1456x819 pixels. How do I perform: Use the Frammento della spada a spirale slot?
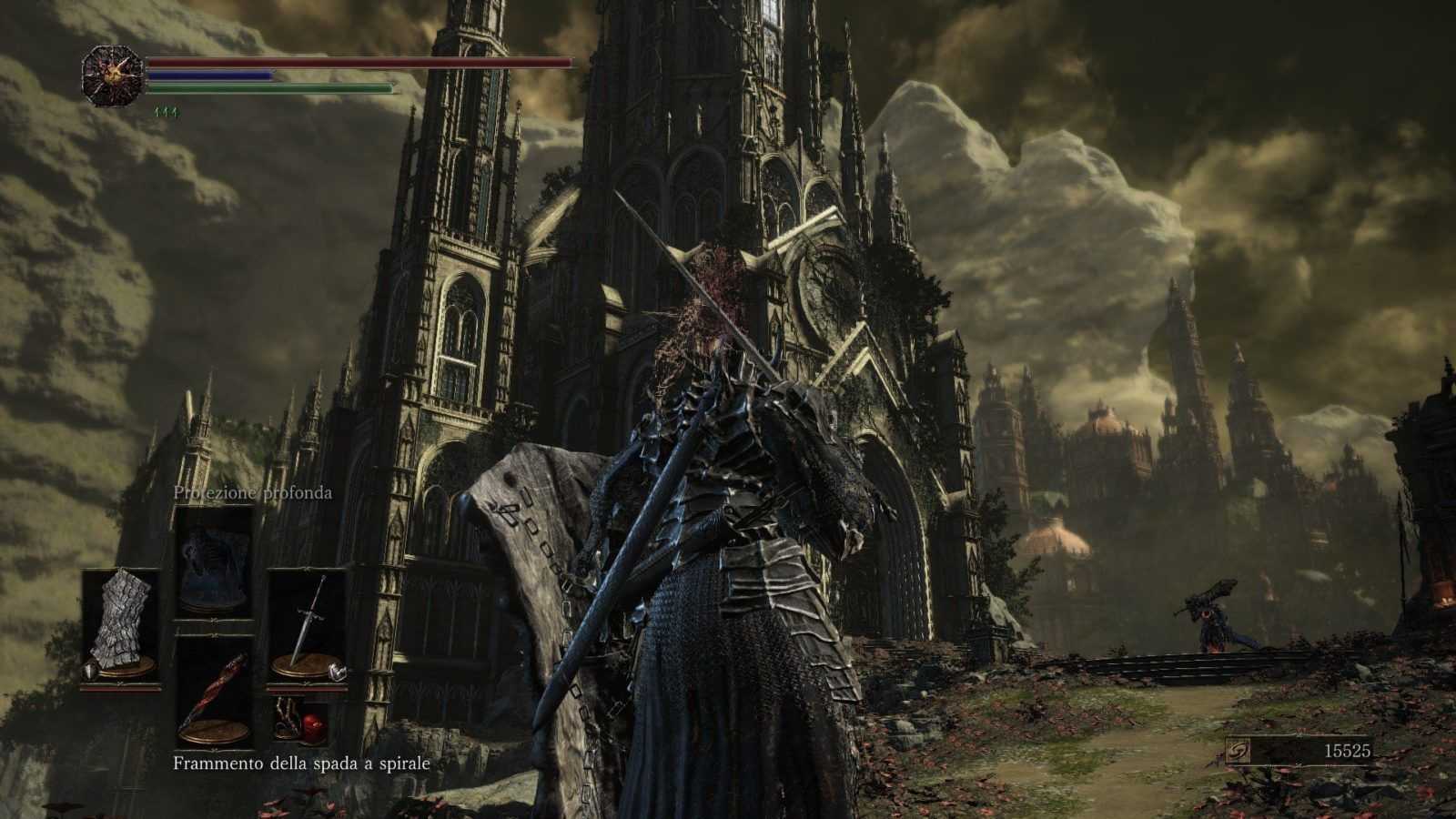[x=214, y=692]
